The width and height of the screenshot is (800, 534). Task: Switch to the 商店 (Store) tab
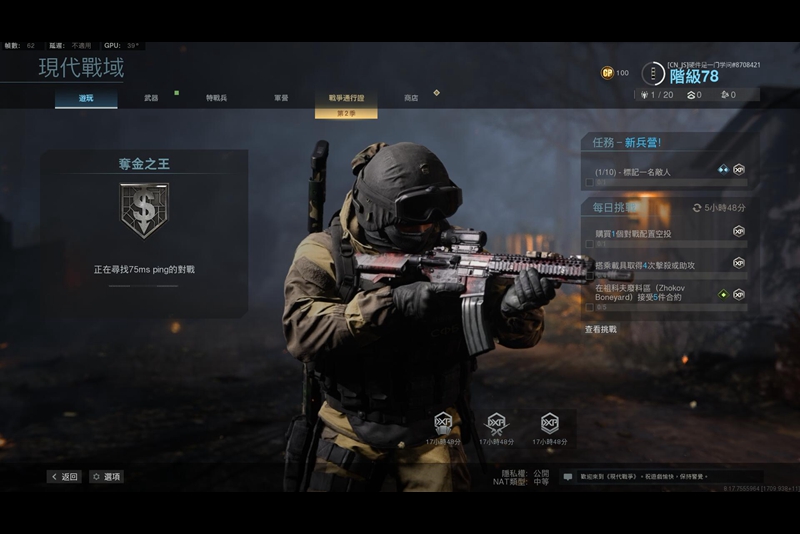coord(410,98)
